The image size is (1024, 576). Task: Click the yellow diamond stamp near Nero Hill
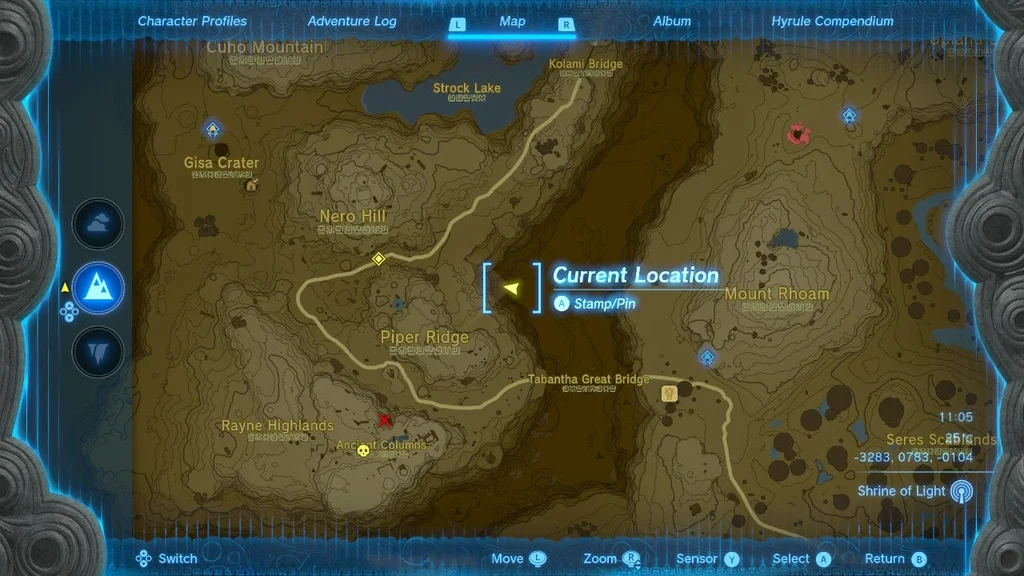click(x=378, y=259)
